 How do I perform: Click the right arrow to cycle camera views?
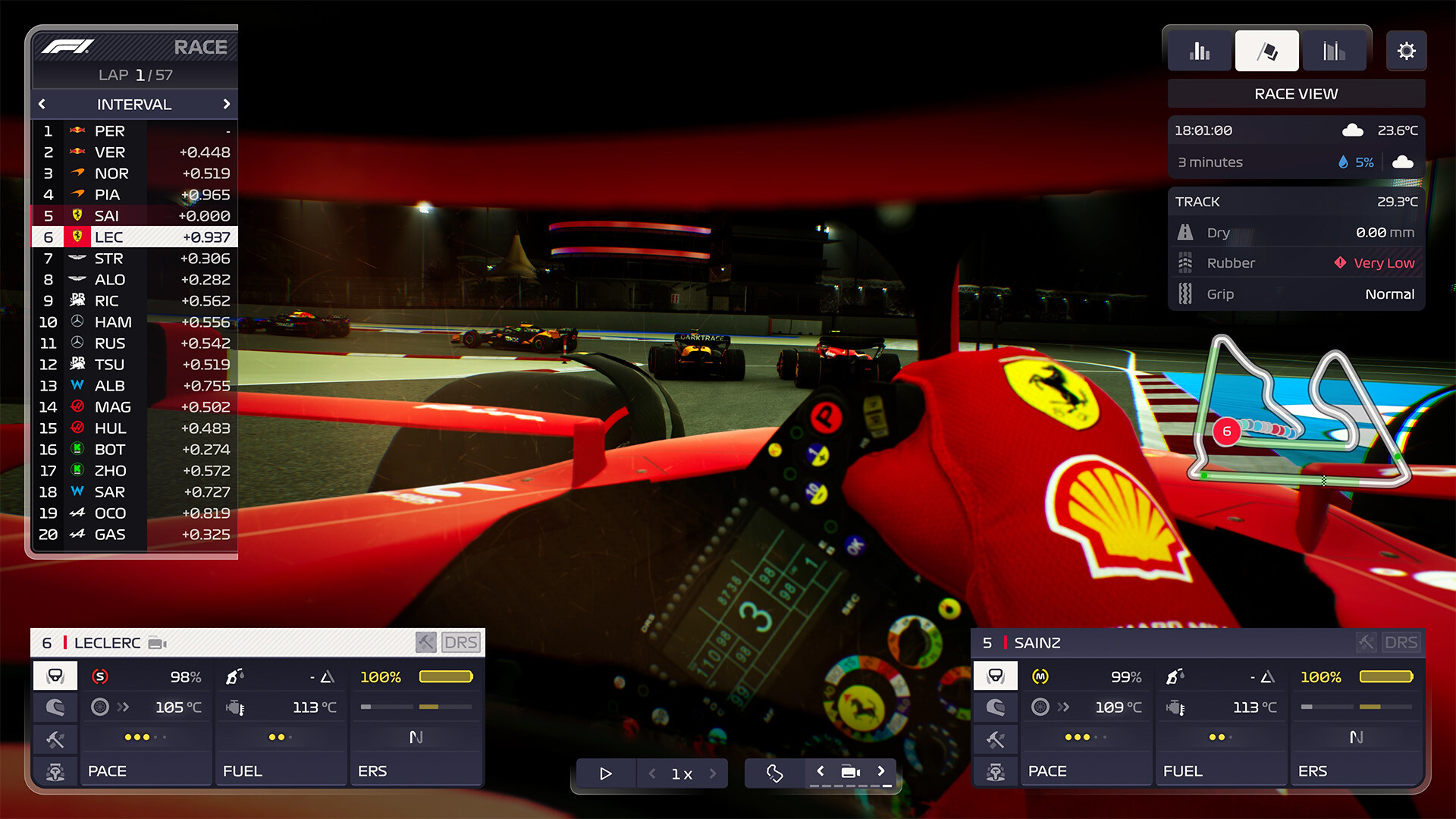881,771
